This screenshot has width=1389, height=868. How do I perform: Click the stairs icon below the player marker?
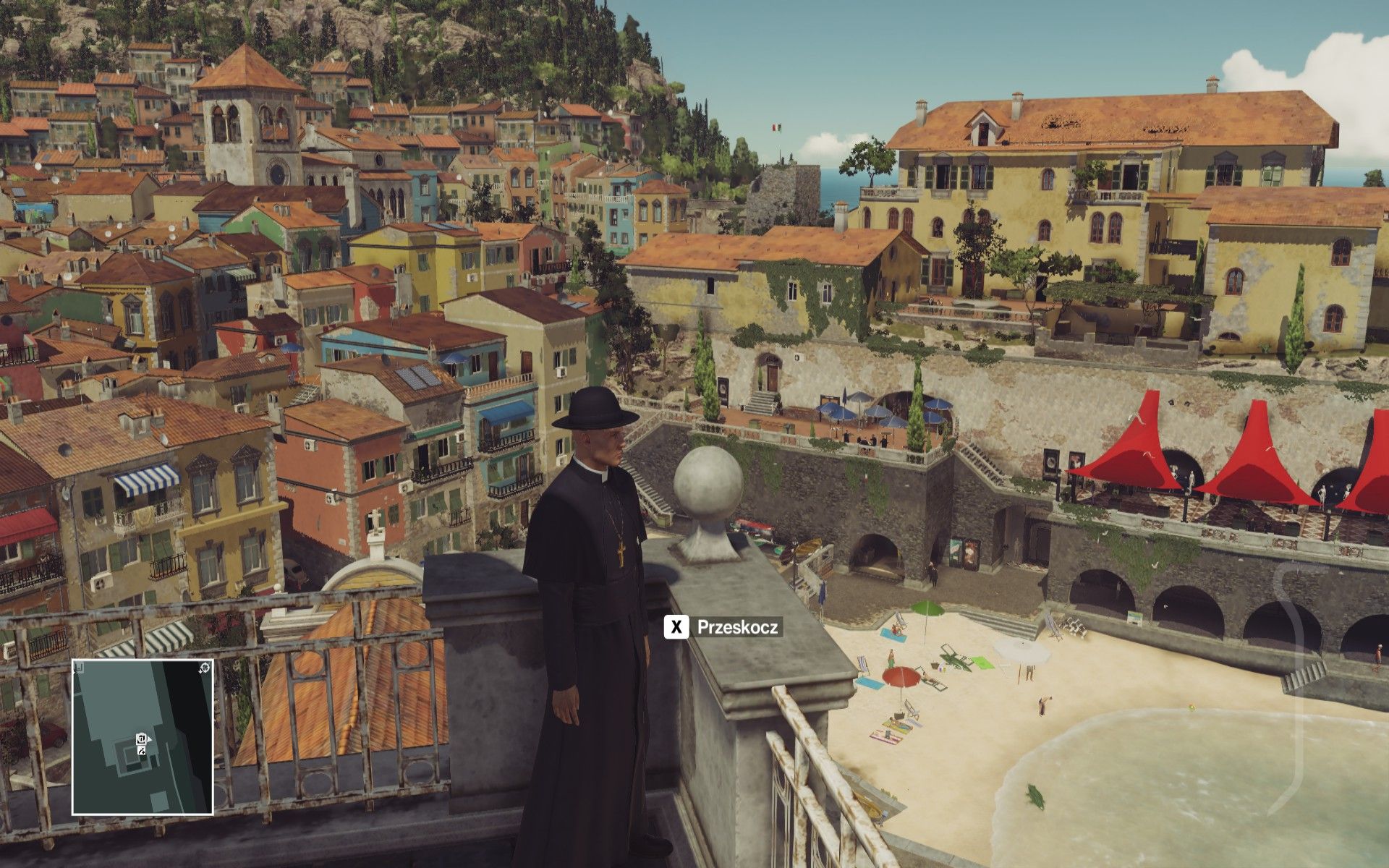tap(141, 752)
